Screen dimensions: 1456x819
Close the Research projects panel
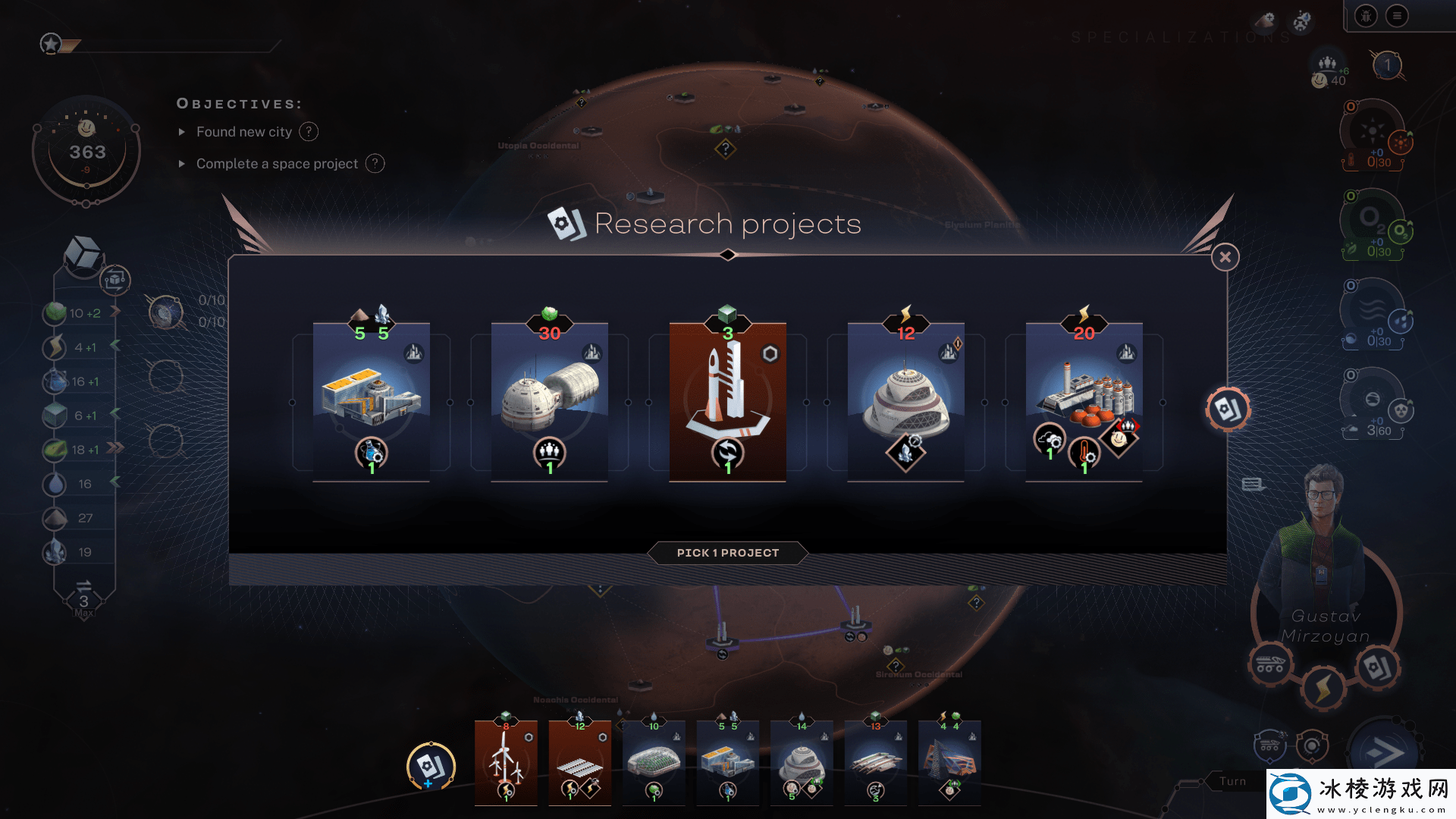coord(1225,258)
